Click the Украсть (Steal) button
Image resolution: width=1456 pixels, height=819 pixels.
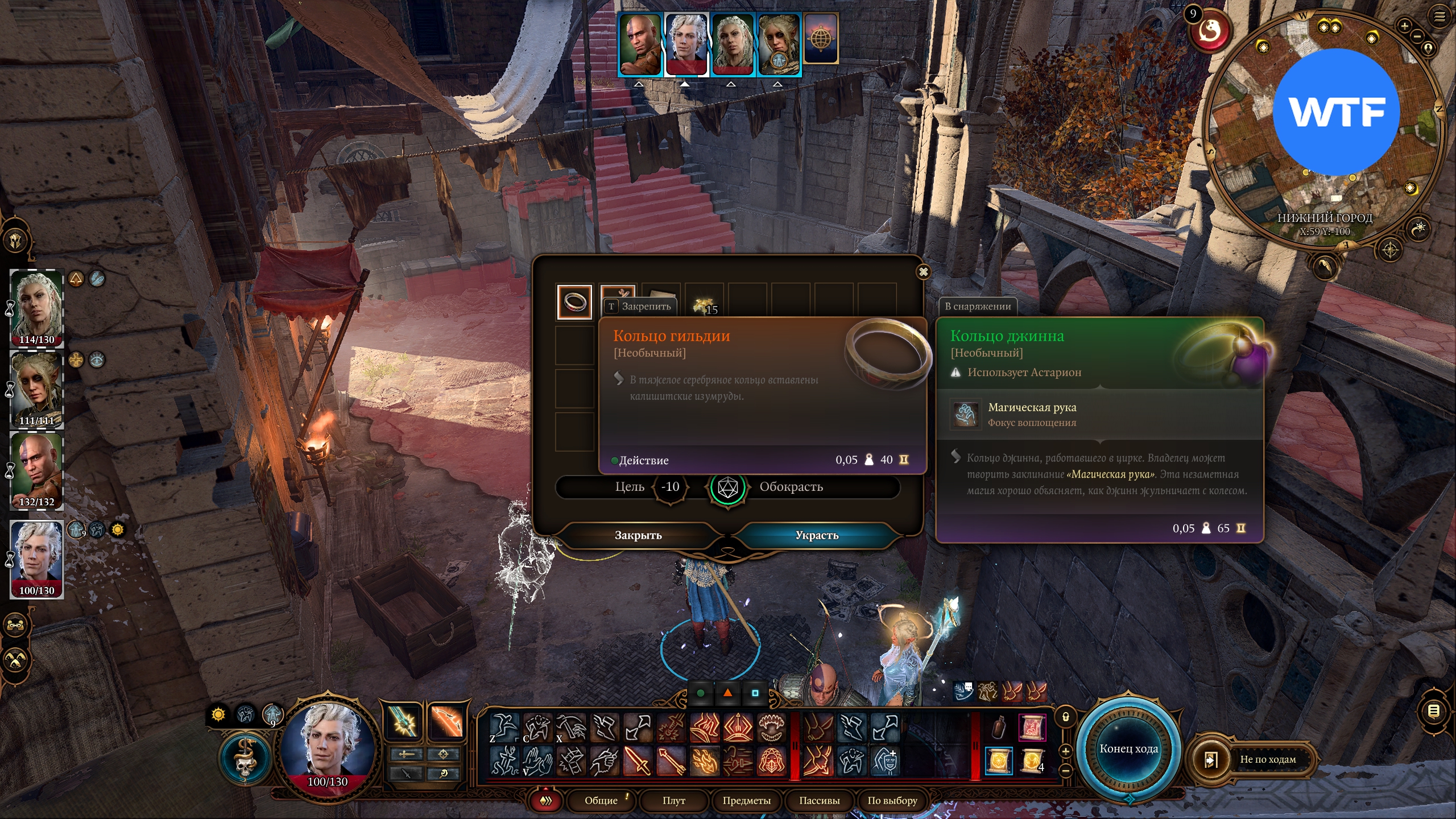(817, 535)
